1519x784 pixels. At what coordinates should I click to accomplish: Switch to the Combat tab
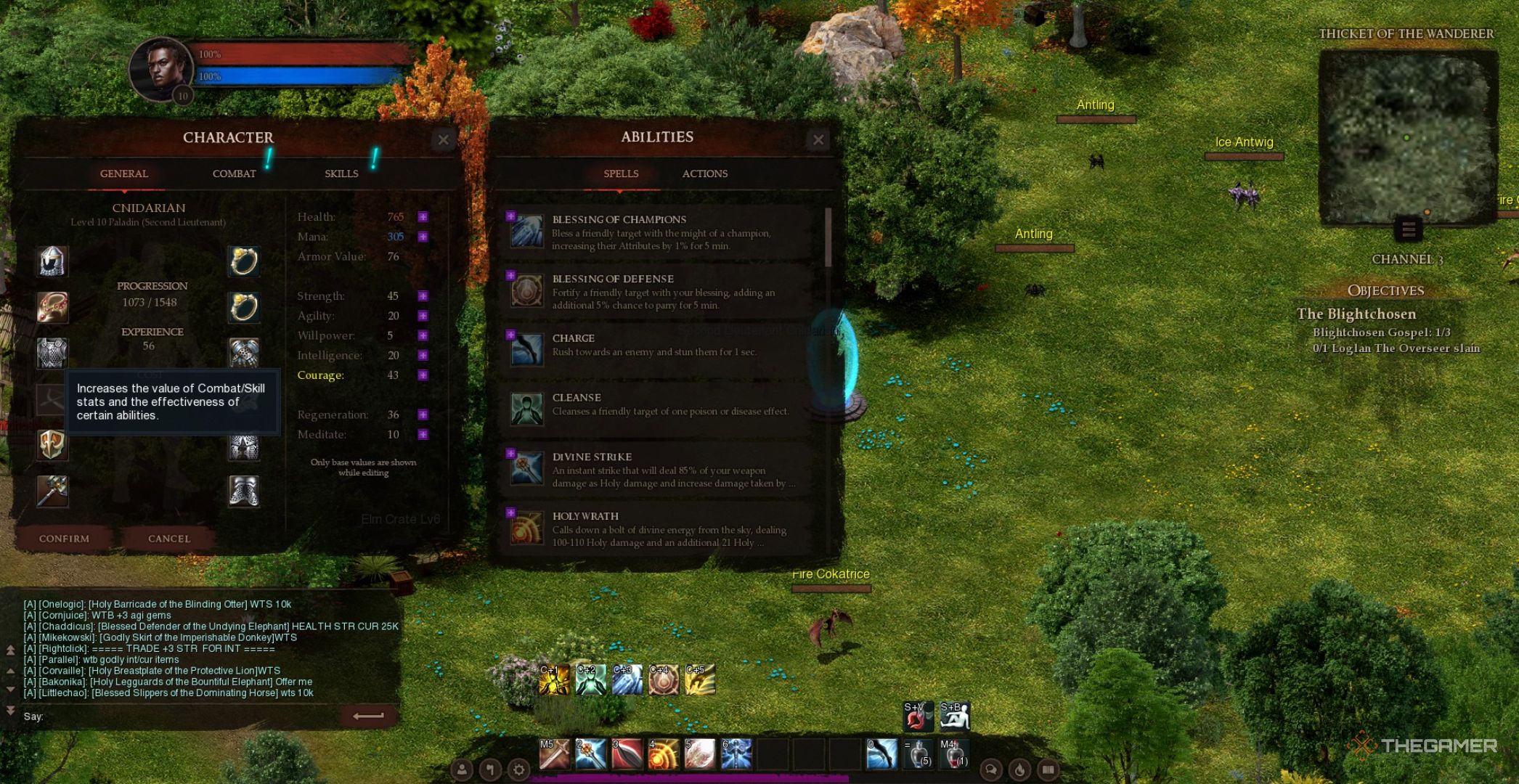234,173
